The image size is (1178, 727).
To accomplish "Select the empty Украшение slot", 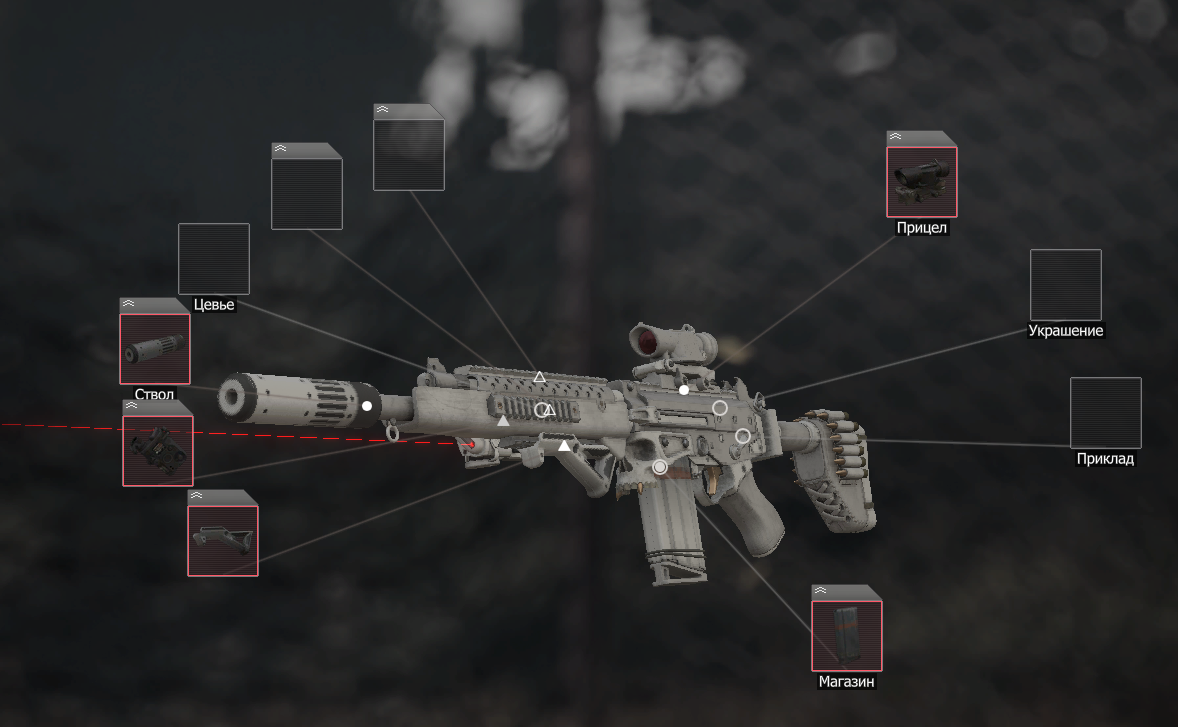I will click(1065, 285).
